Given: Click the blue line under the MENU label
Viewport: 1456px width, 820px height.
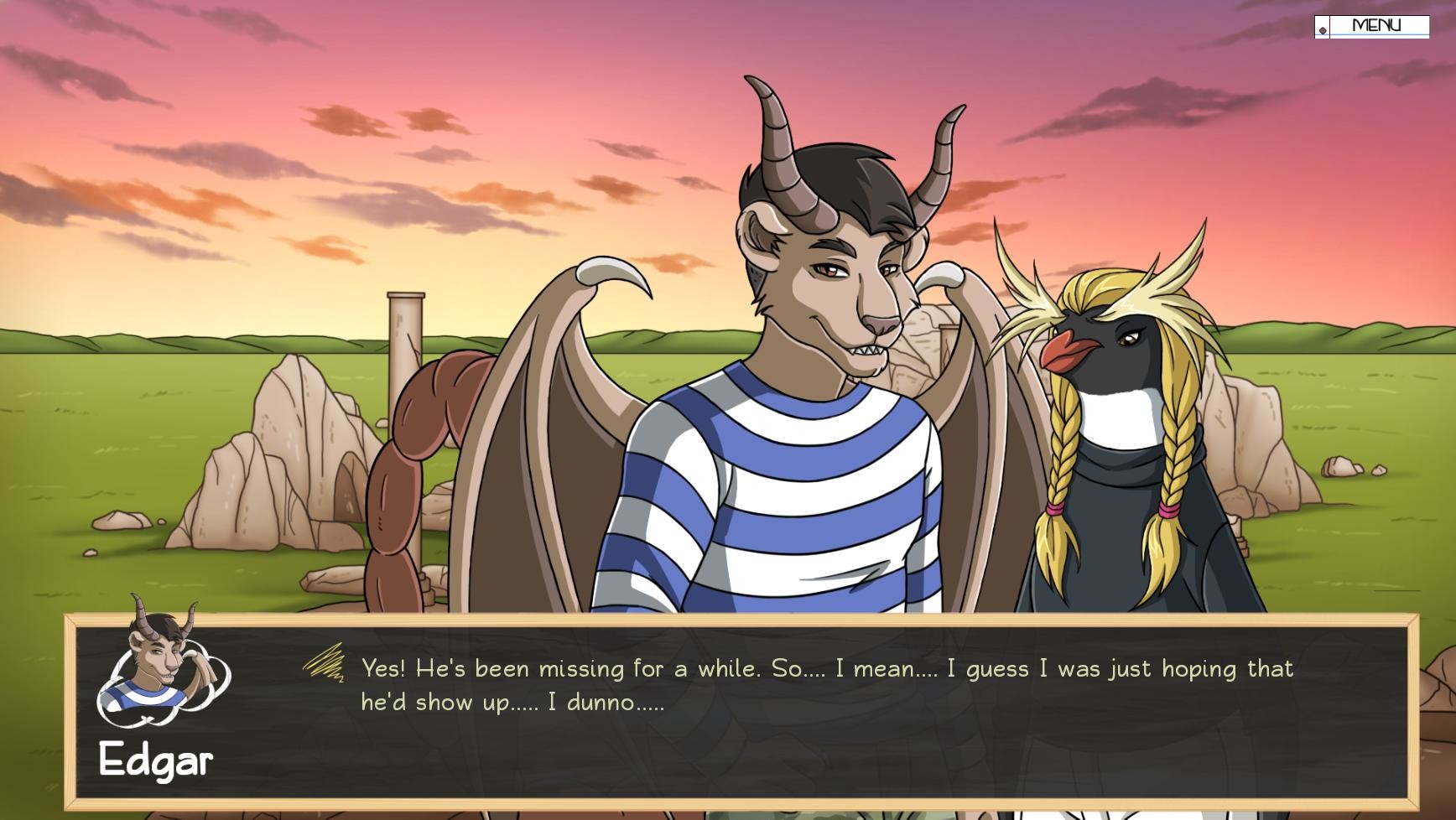Looking at the screenshot, I should (x=1375, y=34).
